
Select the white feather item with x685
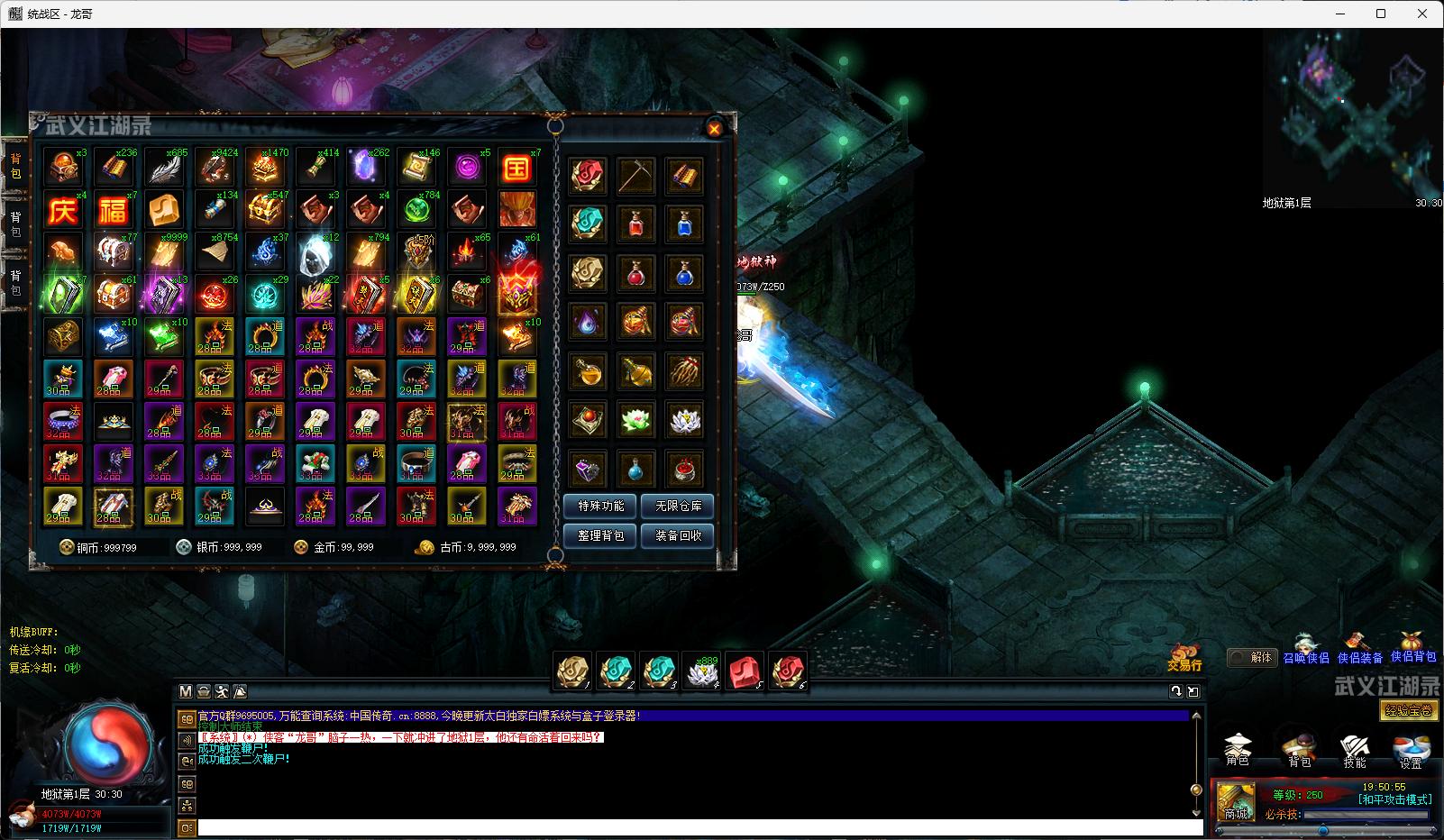164,169
